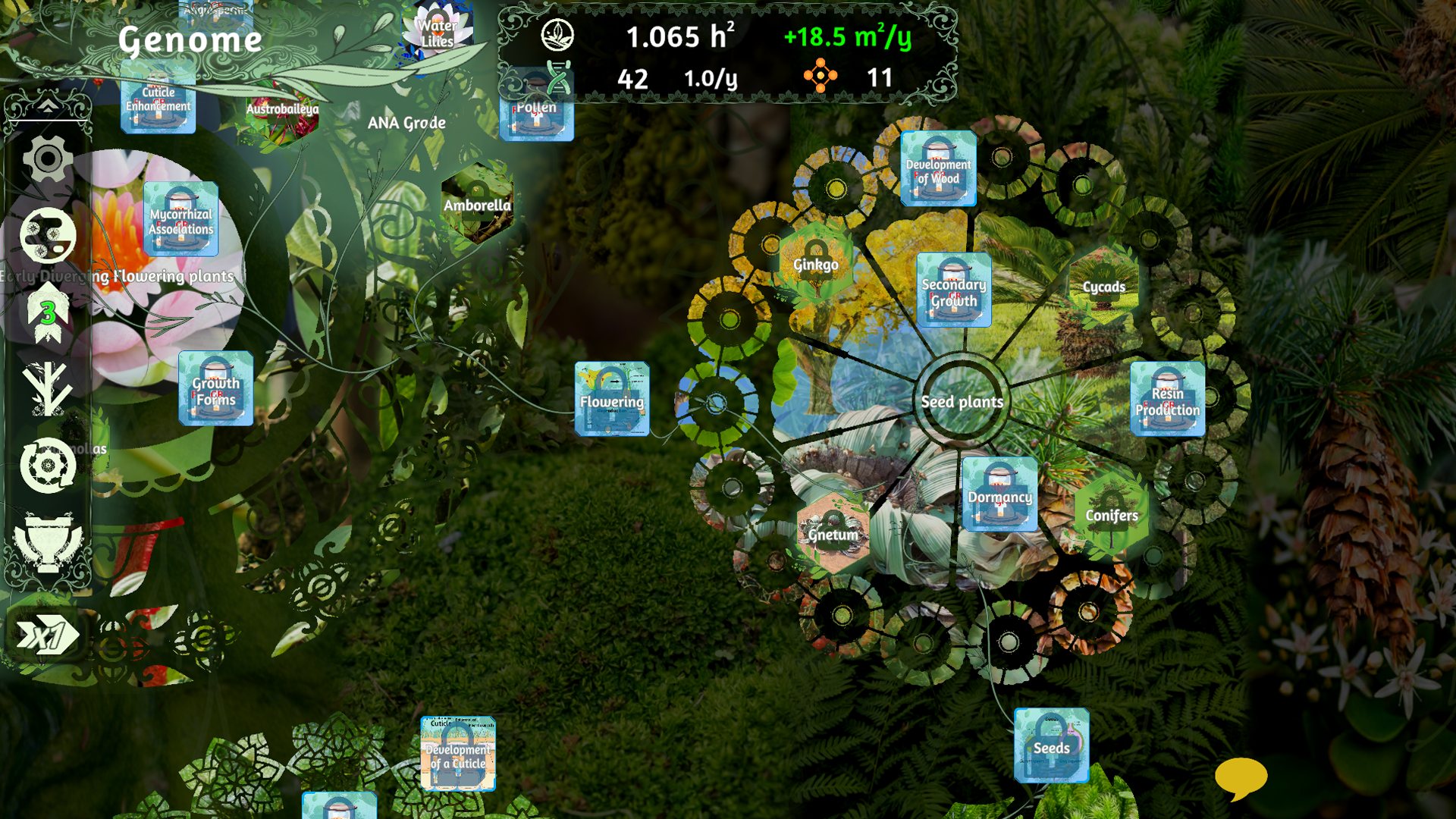Choose the Secondary Growth upgrade tile
Screen dimensions: 1456x819
coord(954,290)
